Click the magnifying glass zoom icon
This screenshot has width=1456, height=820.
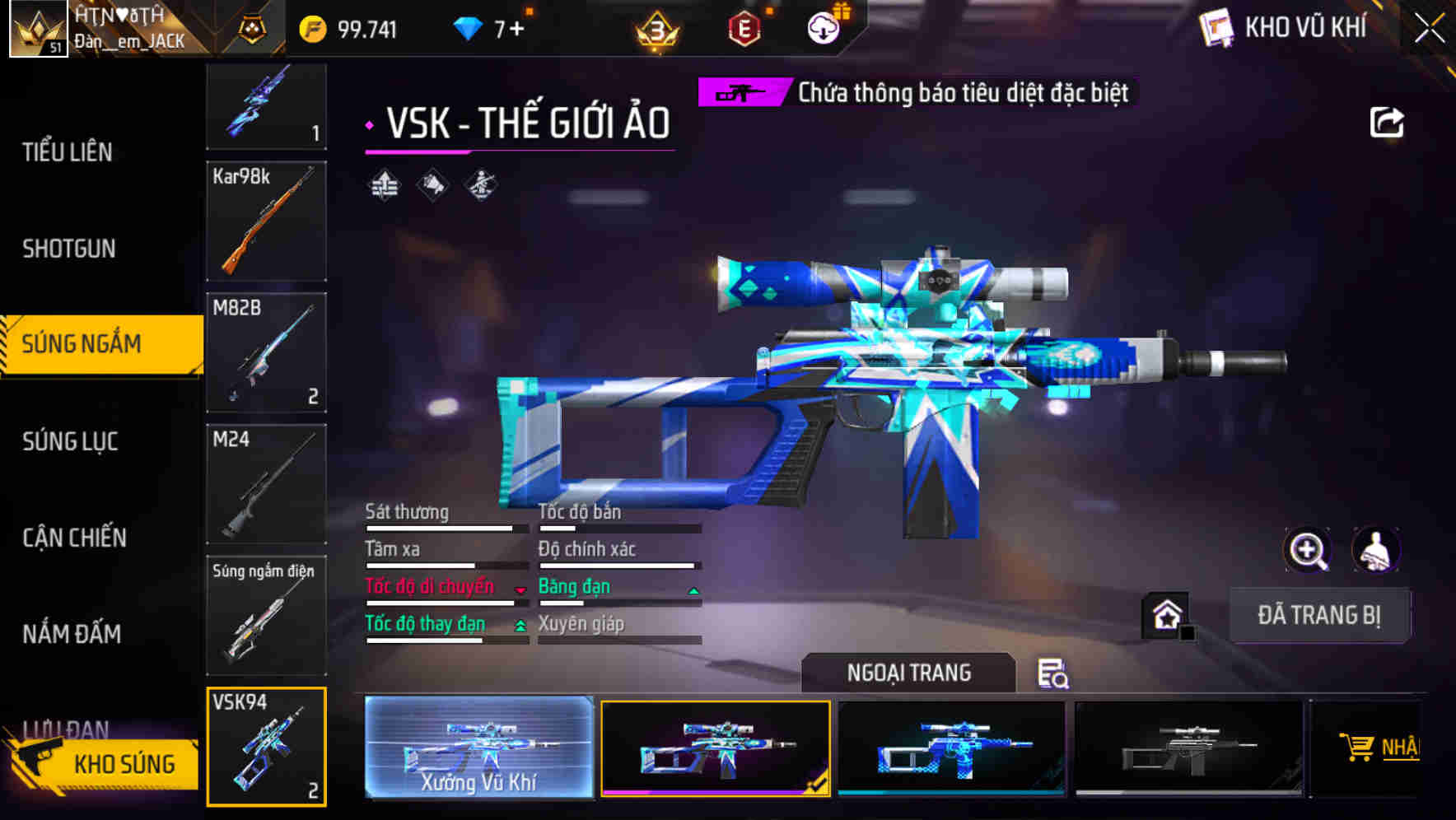pyautogui.click(x=1306, y=550)
